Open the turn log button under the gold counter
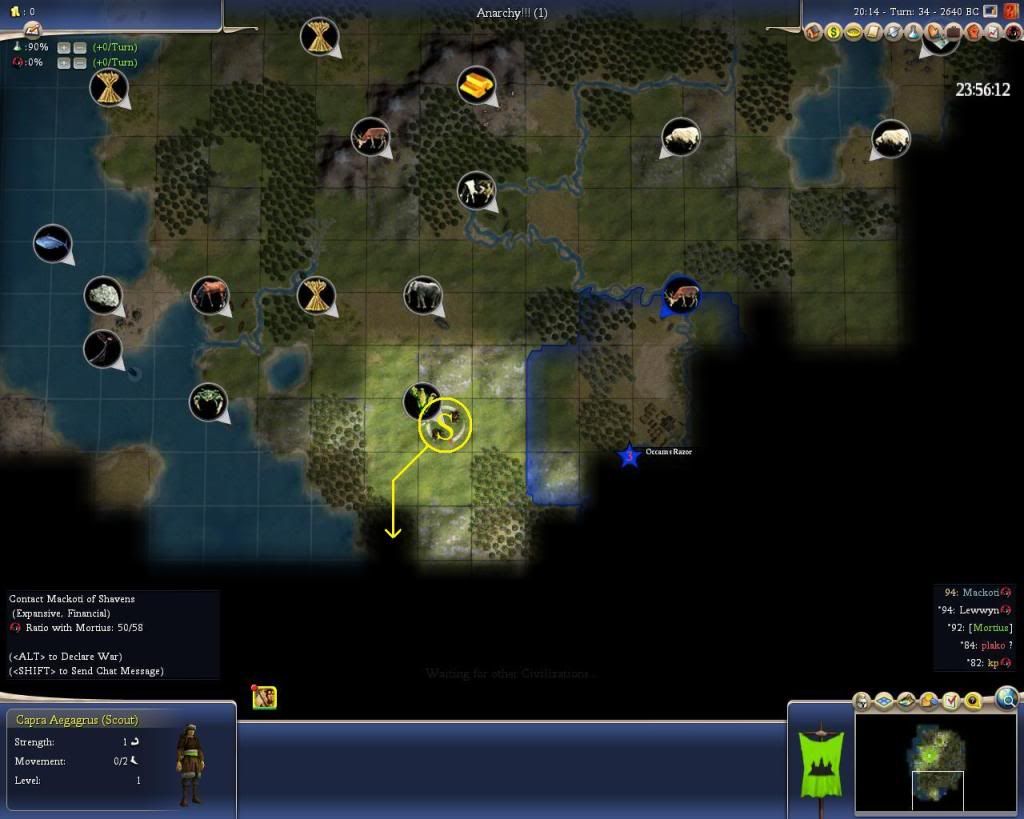This screenshot has width=1024, height=819. point(31,30)
